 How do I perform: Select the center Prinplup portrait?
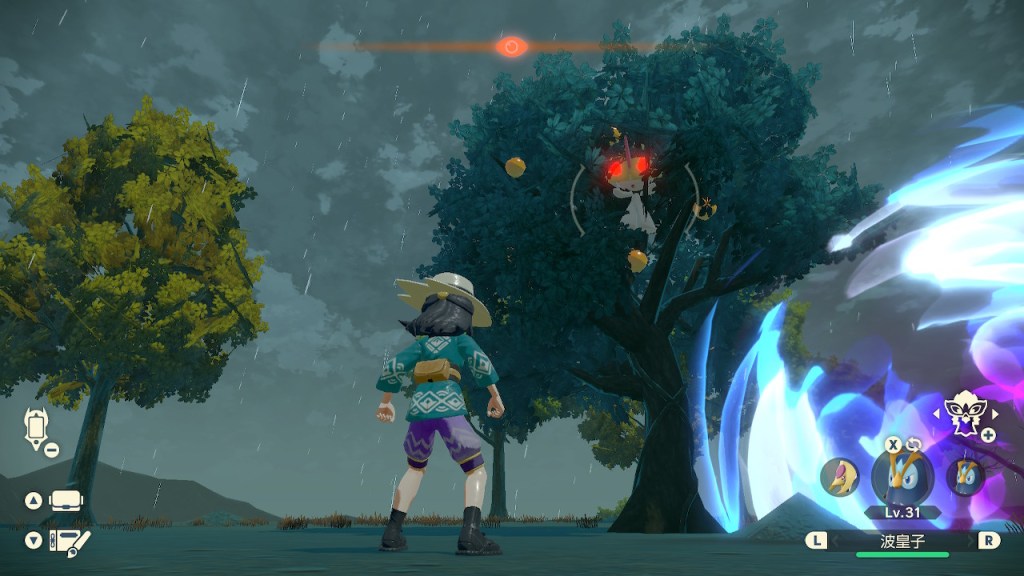(902, 474)
